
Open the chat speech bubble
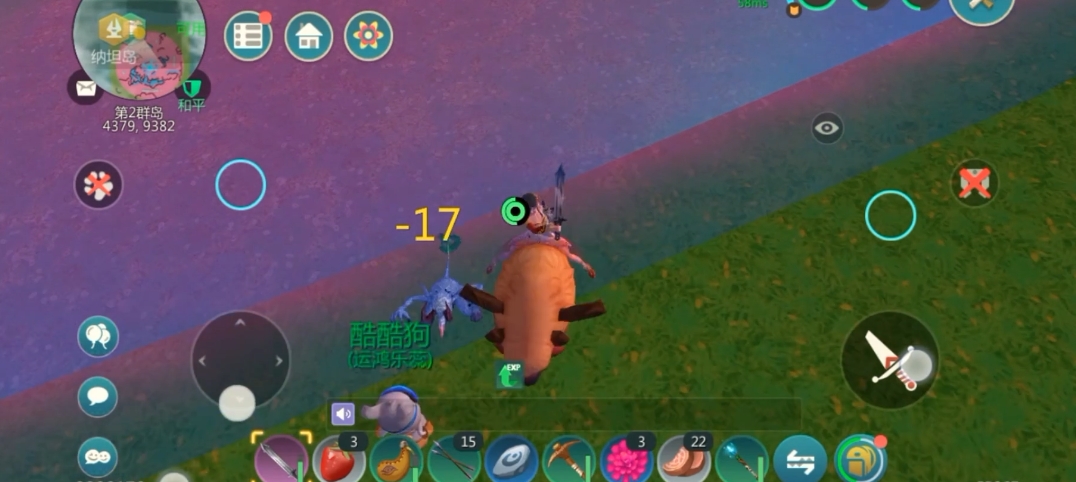pos(98,396)
